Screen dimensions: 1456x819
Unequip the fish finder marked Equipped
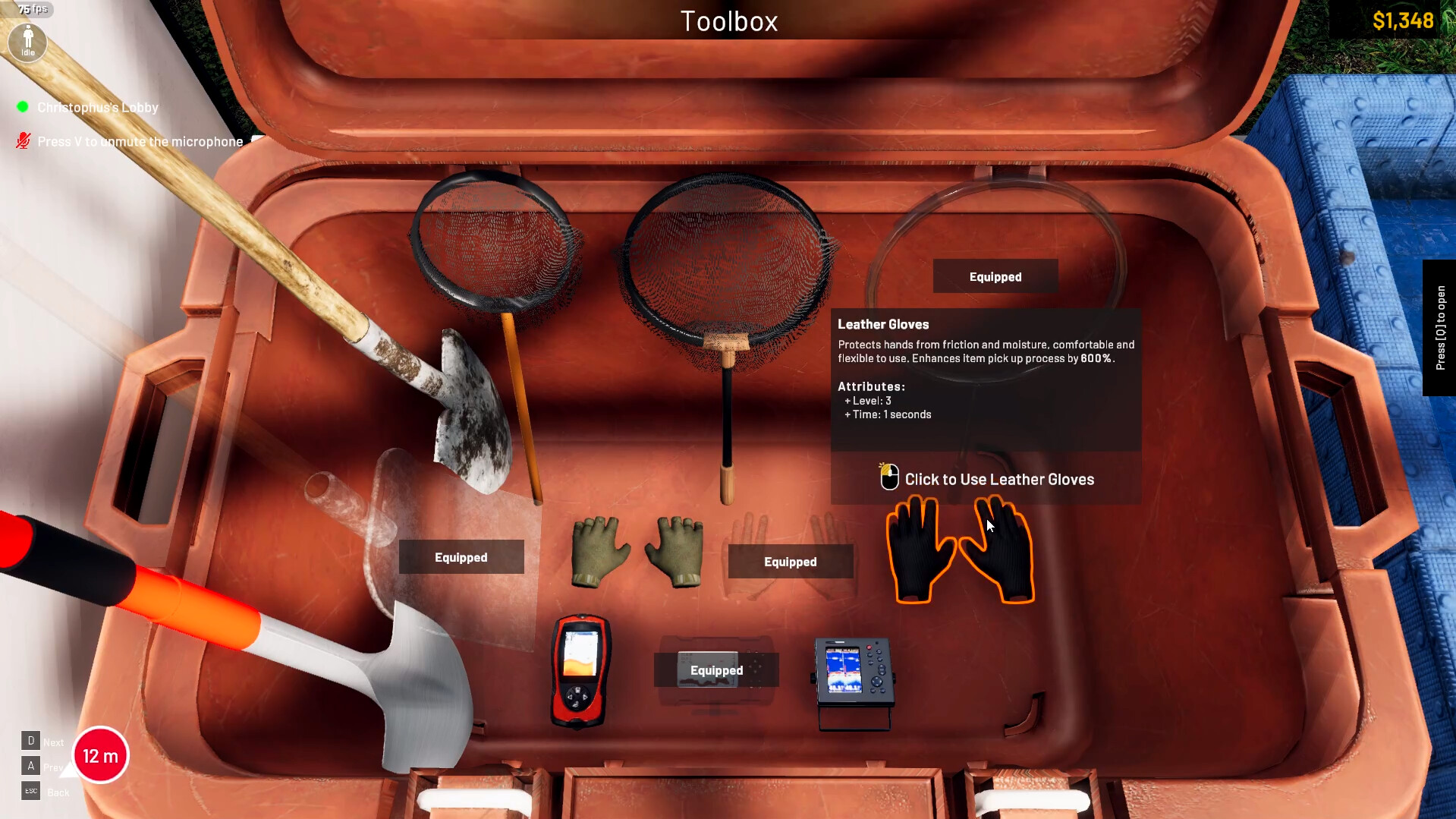(715, 669)
